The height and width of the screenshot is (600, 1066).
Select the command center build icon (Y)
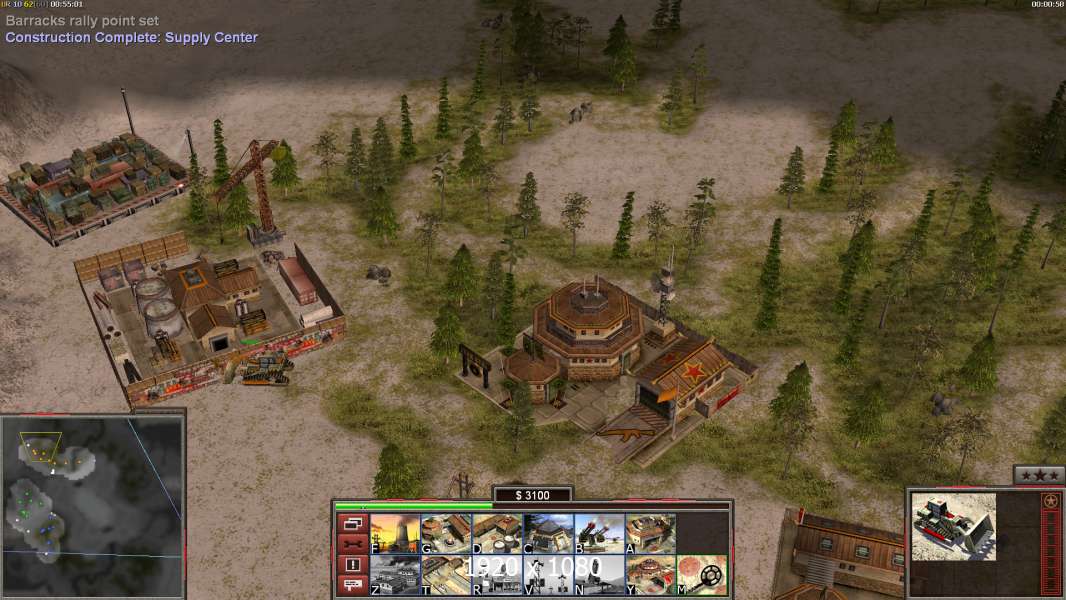coord(650,575)
